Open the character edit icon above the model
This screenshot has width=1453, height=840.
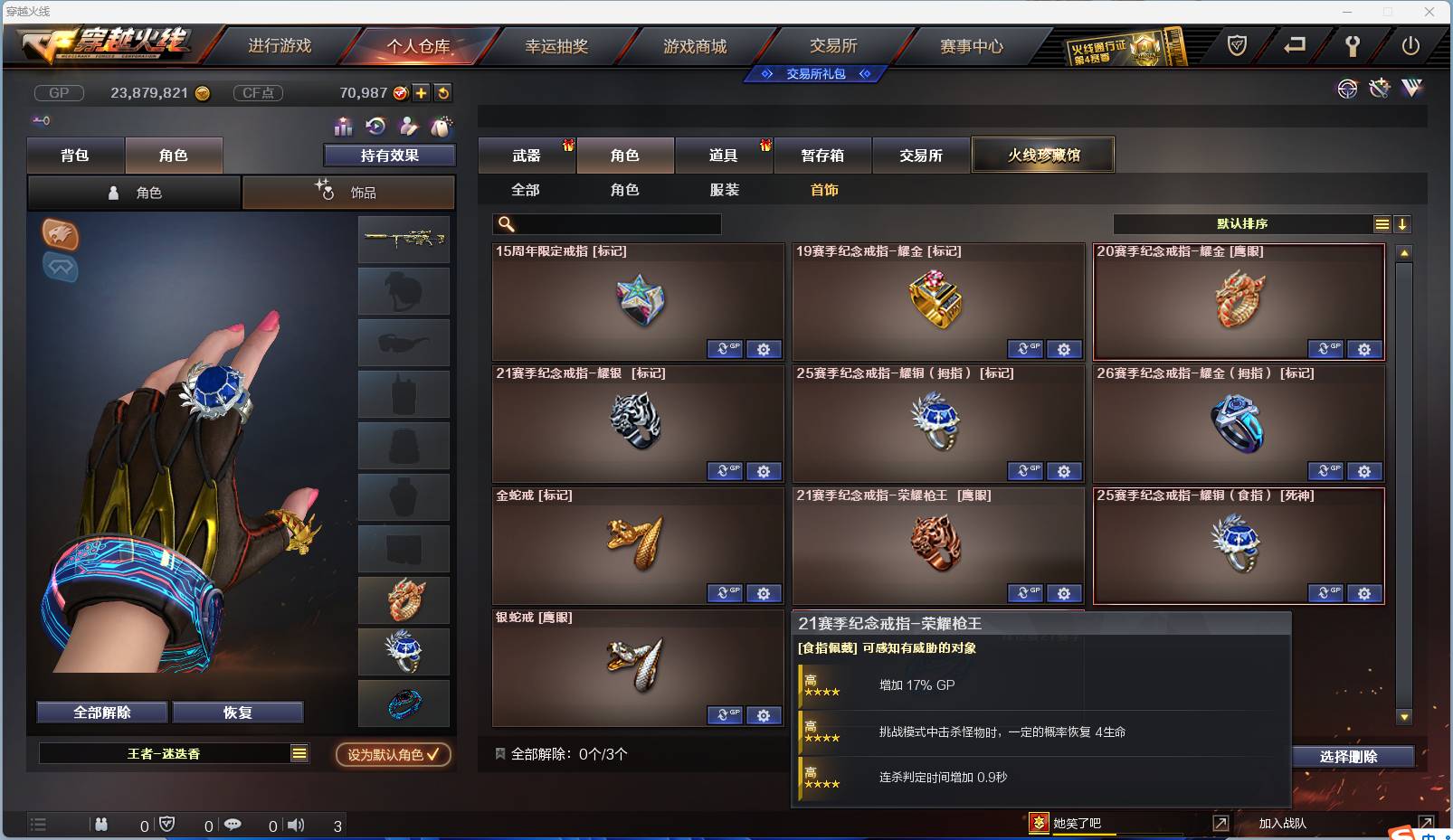tap(408, 127)
